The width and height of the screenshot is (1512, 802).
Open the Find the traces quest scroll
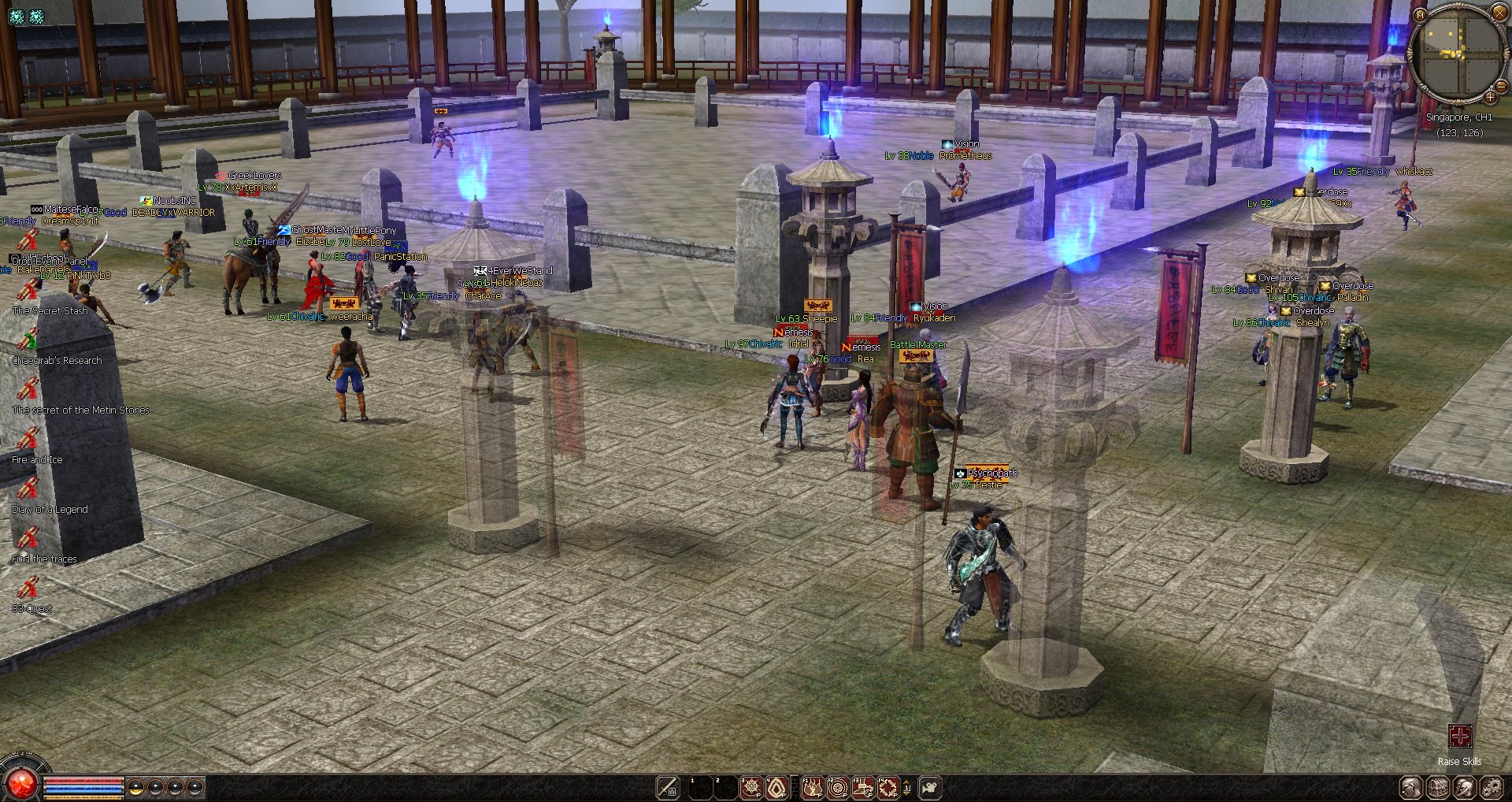click(x=28, y=539)
